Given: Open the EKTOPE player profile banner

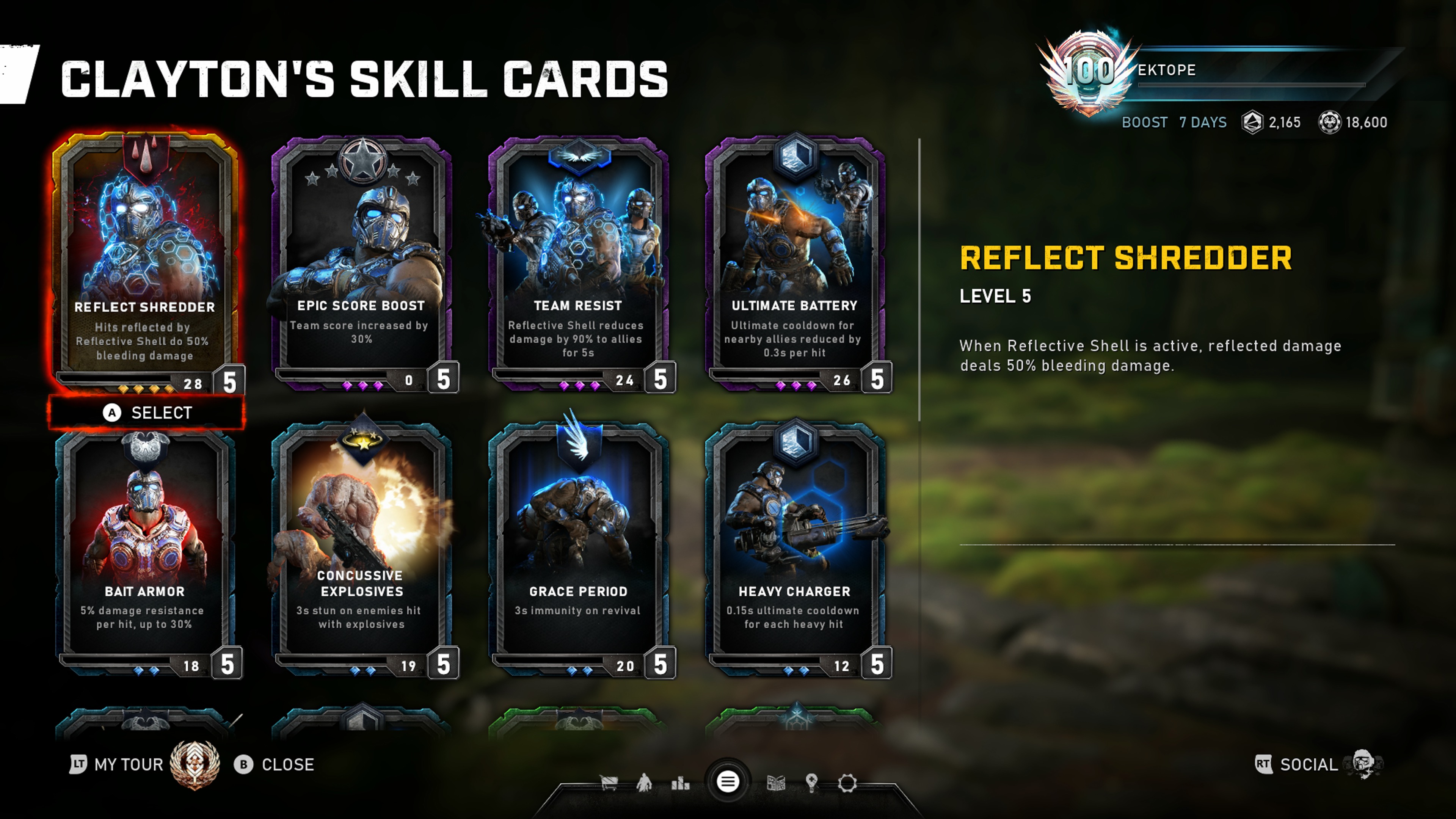Looking at the screenshot, I should pyautogui.click(x=1215, y=71).
